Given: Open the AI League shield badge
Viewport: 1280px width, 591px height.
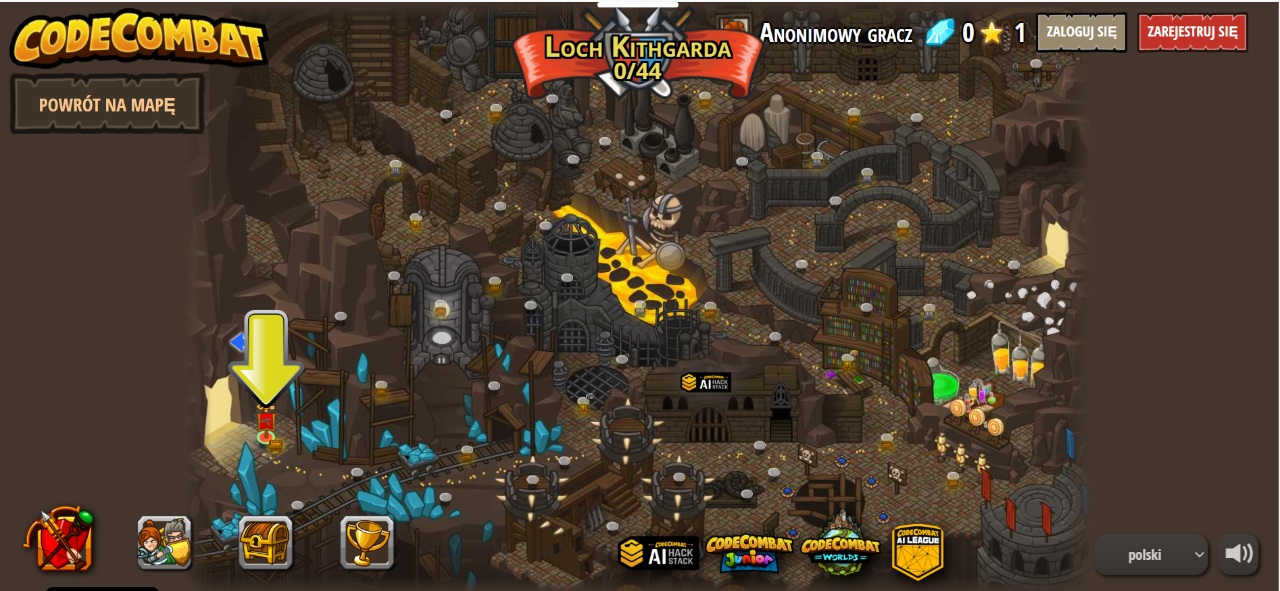Looking at the screenshot, I should pyautogui.click(x=918, y=551).
